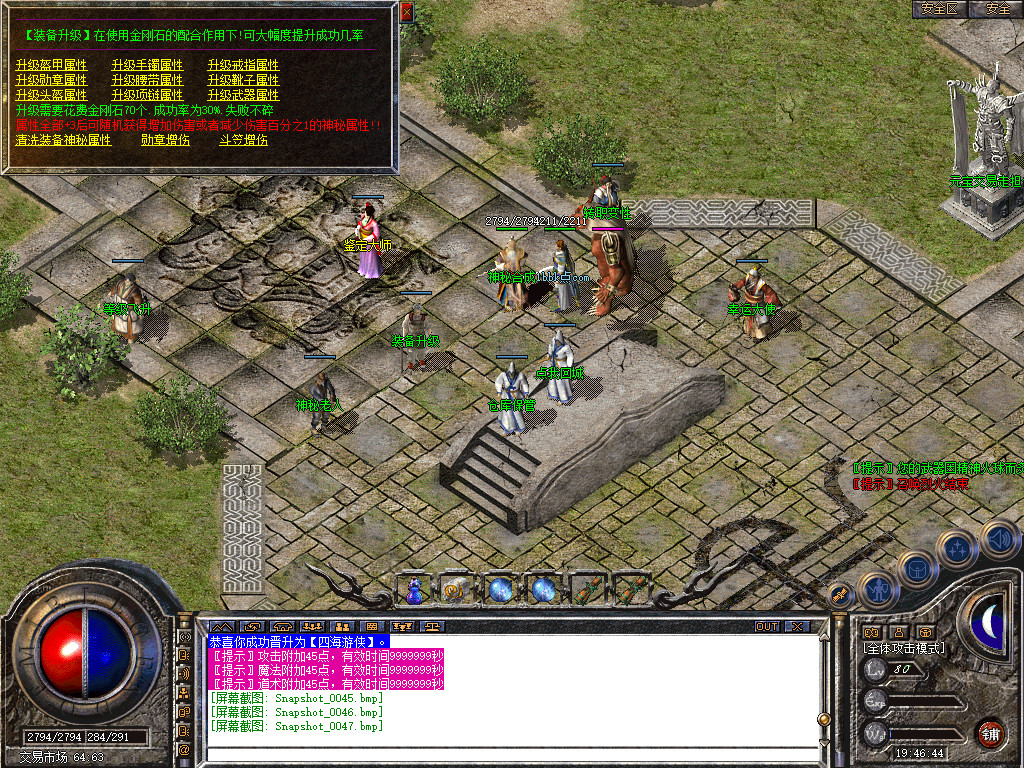The width and height of the screenshot is (1024, 768).
Task: Click the X button beside OUT
Action: click(x=796, y=627)
